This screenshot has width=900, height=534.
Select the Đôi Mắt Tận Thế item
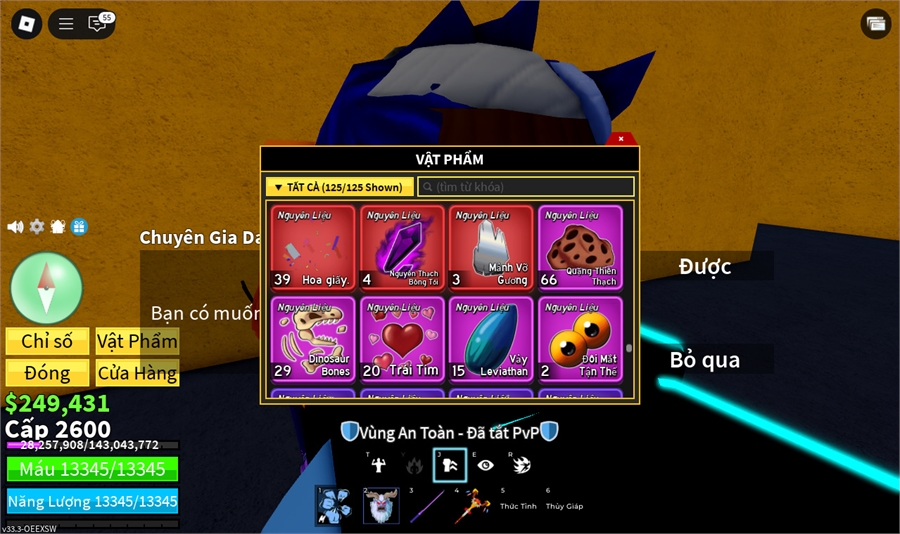(x=581, y=338)
